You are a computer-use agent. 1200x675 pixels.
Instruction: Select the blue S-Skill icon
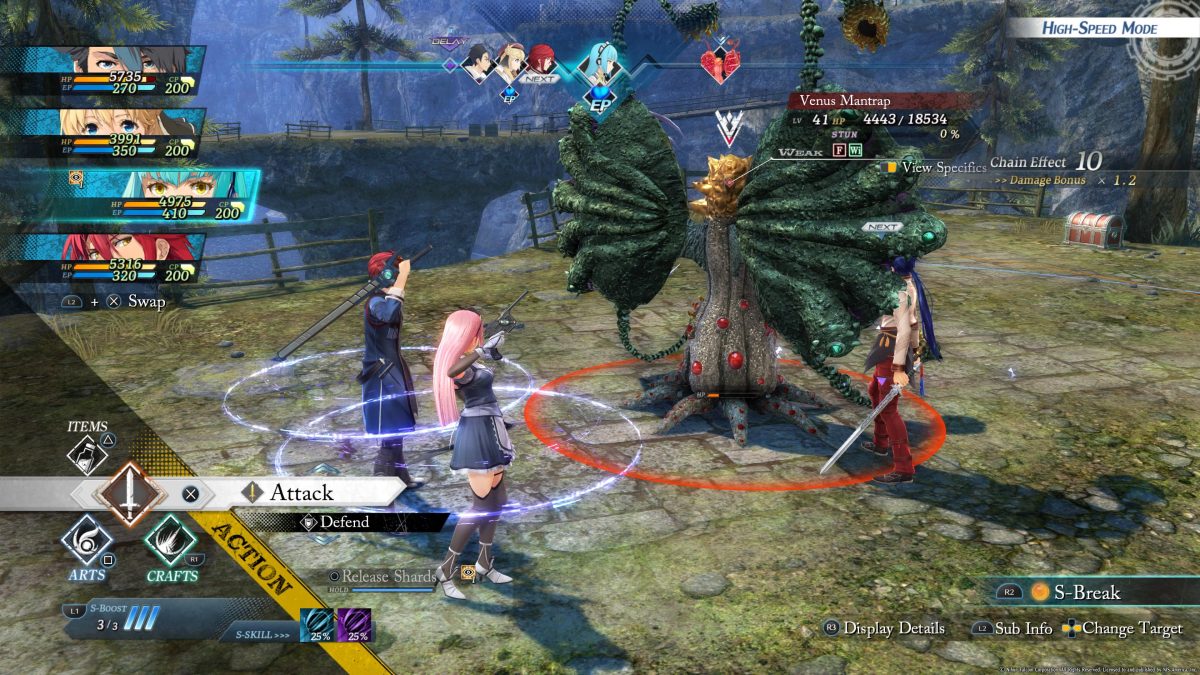pyautogui.click(x=318, y=624)
